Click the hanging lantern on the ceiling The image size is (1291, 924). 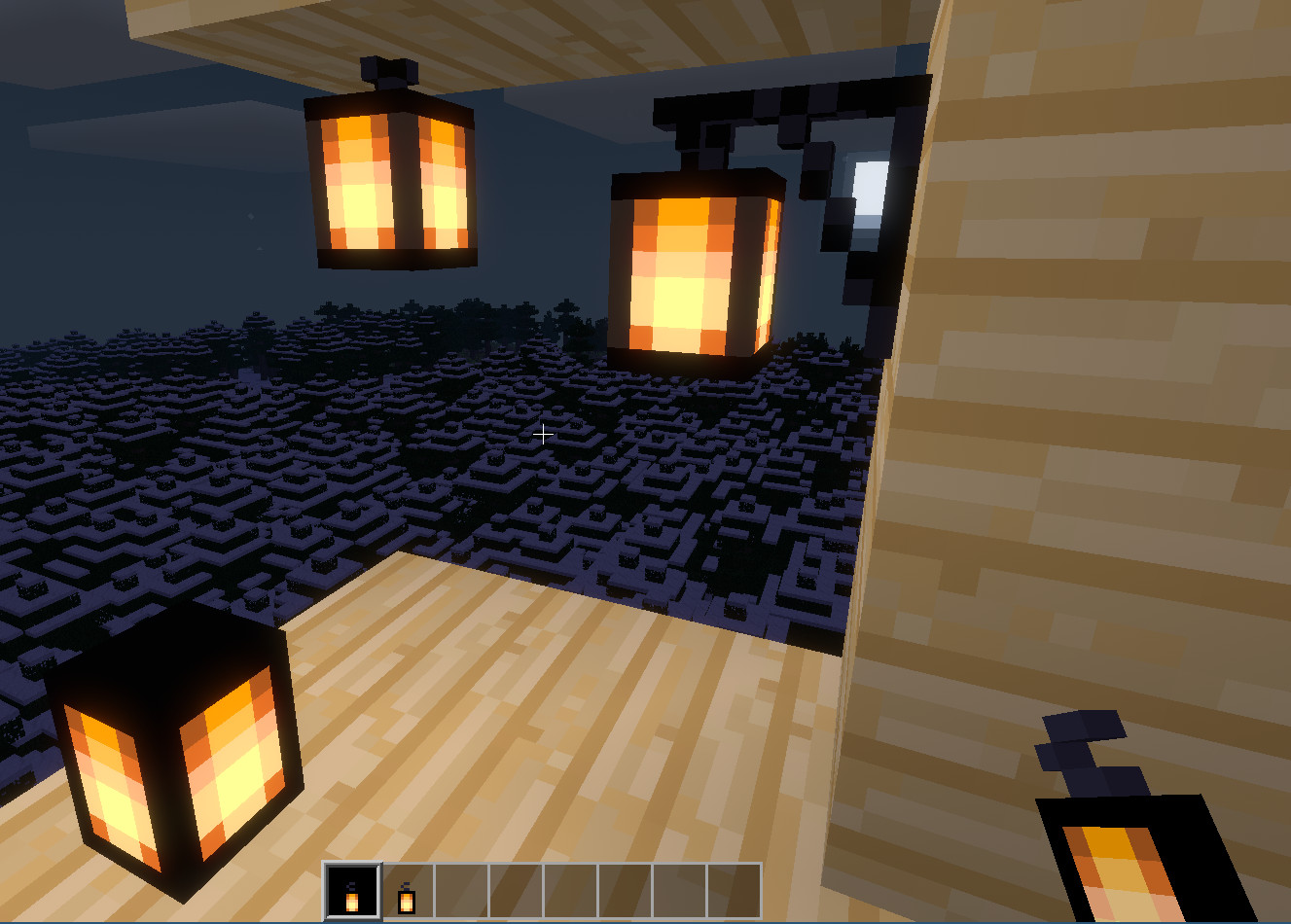[387, 185]
